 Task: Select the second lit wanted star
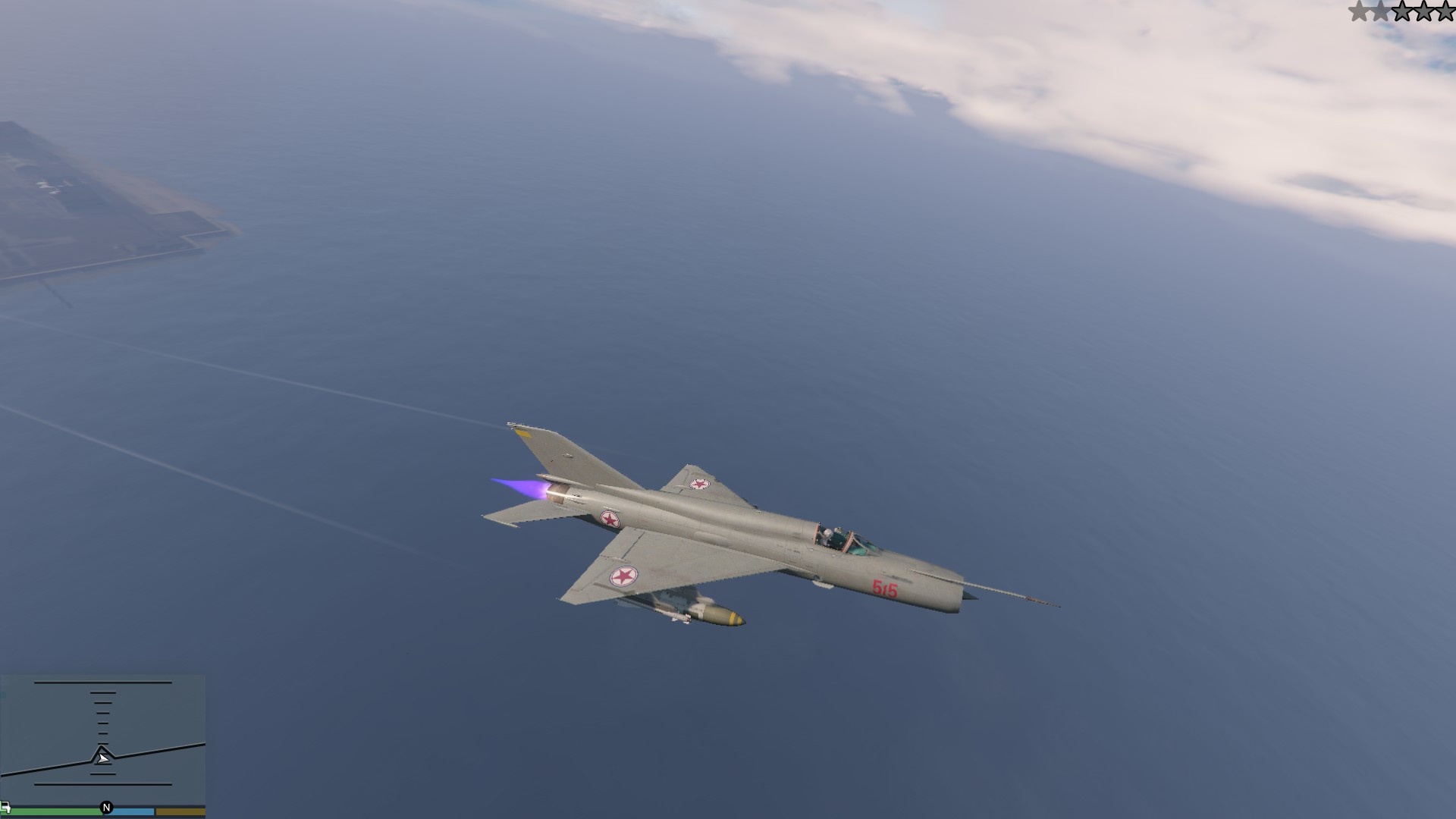point(1381,11)
